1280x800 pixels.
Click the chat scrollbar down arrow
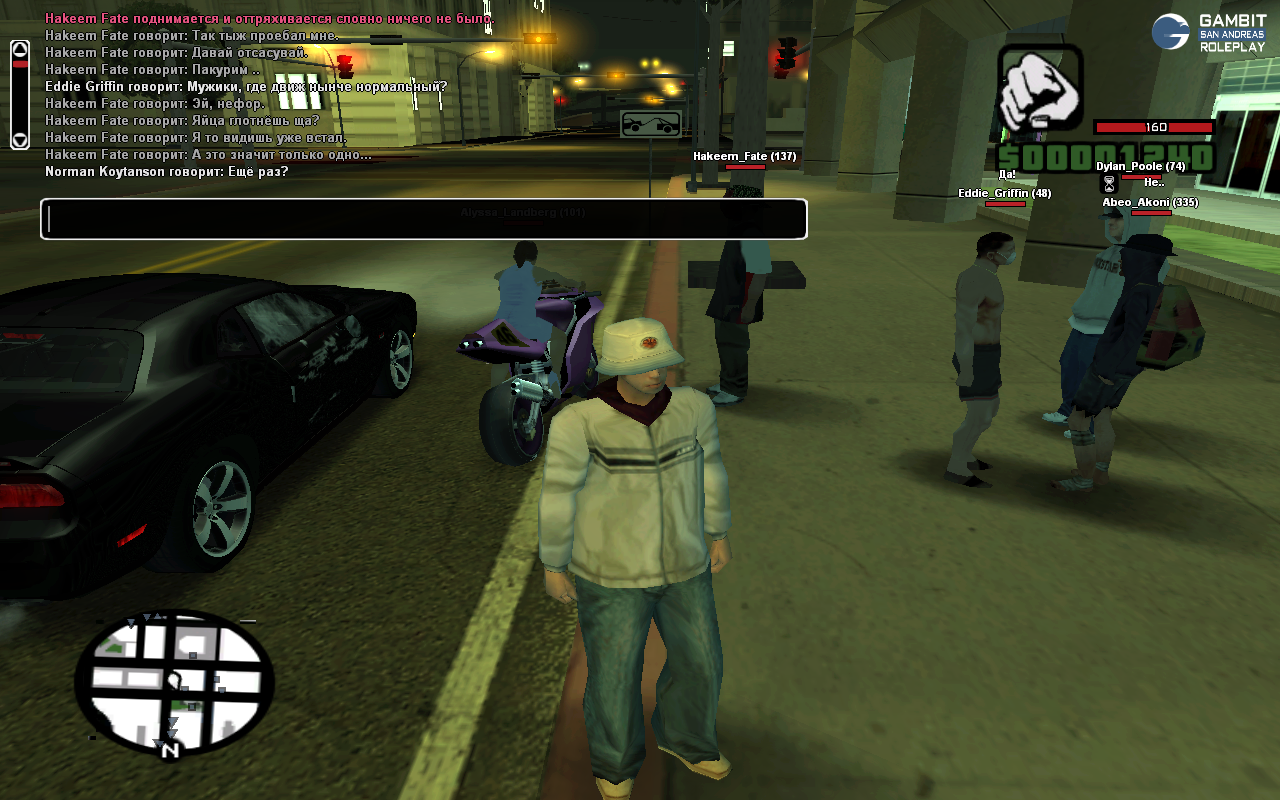point(20,140)
